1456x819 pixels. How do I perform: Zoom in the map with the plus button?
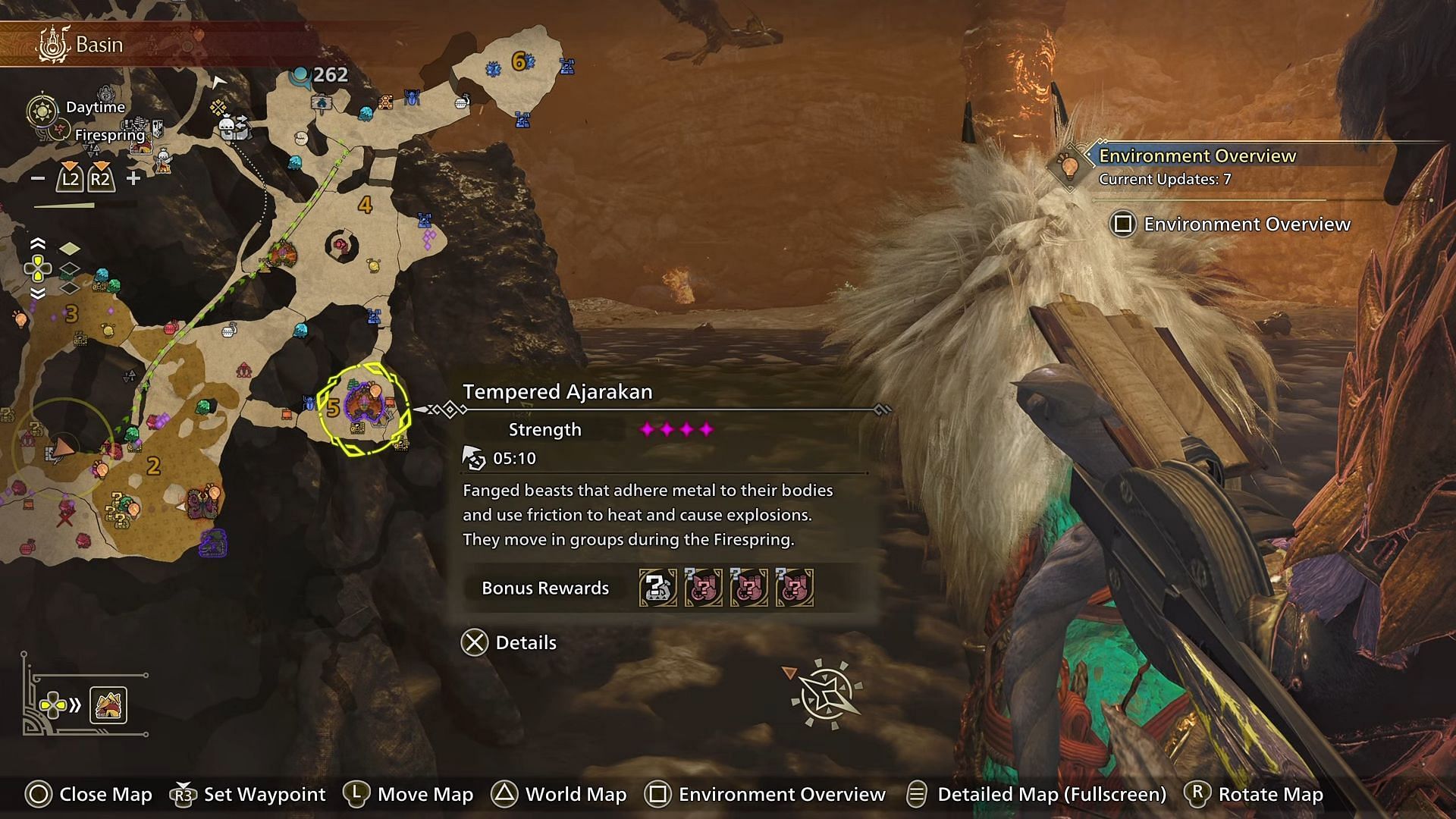(x=133, y=179)
